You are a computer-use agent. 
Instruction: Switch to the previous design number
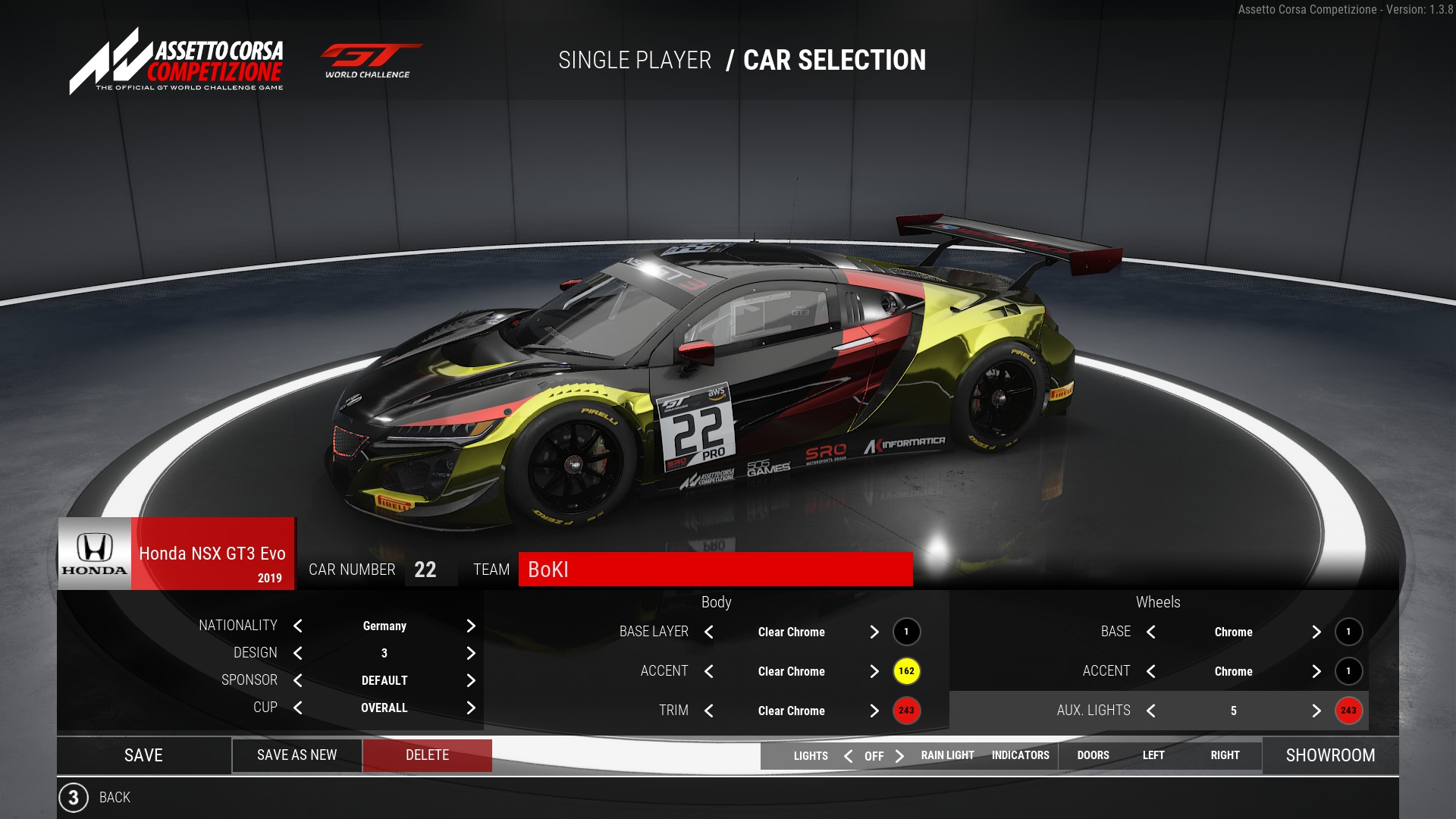(298, 653)
